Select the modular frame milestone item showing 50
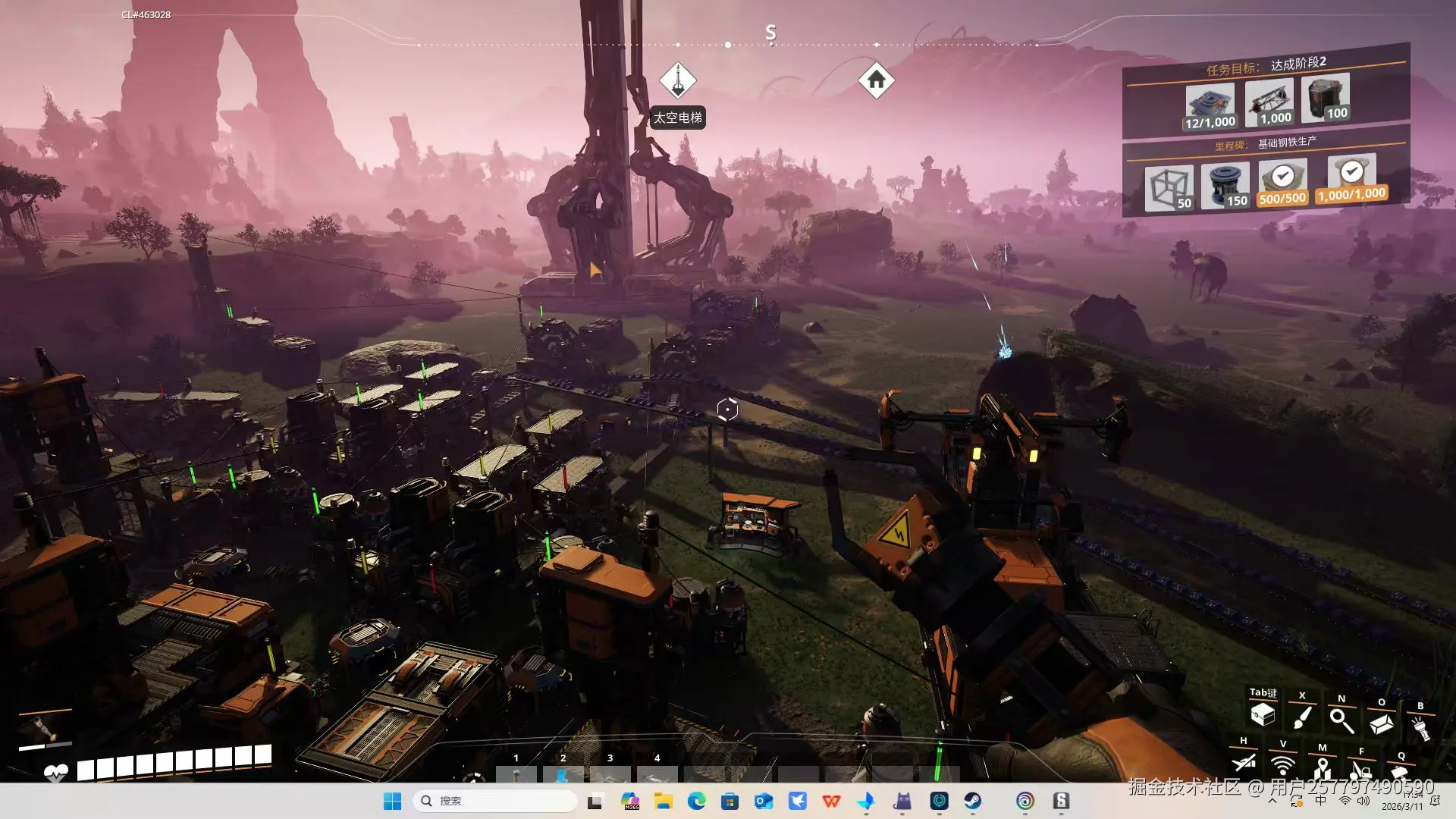This screenshot has width=1456, height=819. [x=1169, y=188]
